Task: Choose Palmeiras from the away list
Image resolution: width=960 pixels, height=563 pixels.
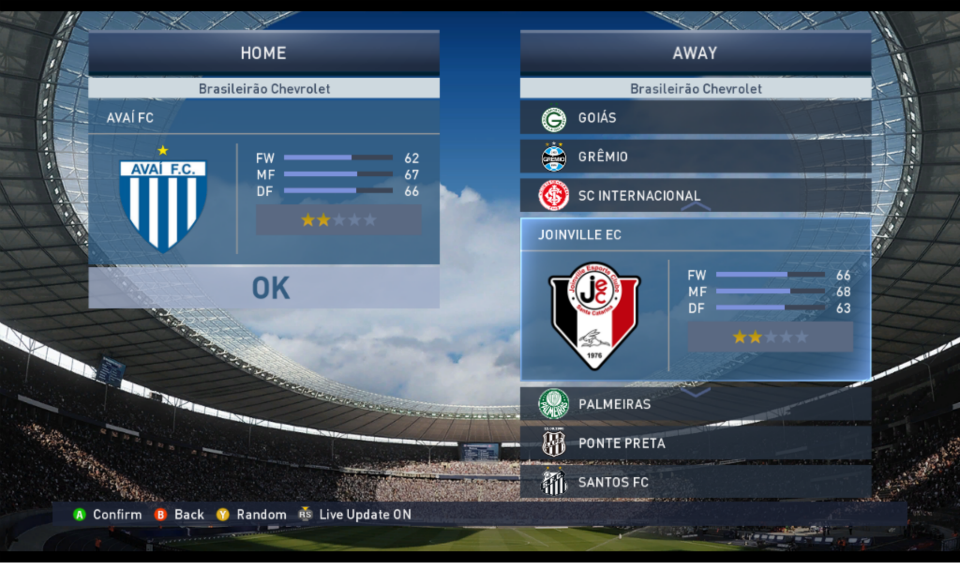Action: tap(695, 404)
